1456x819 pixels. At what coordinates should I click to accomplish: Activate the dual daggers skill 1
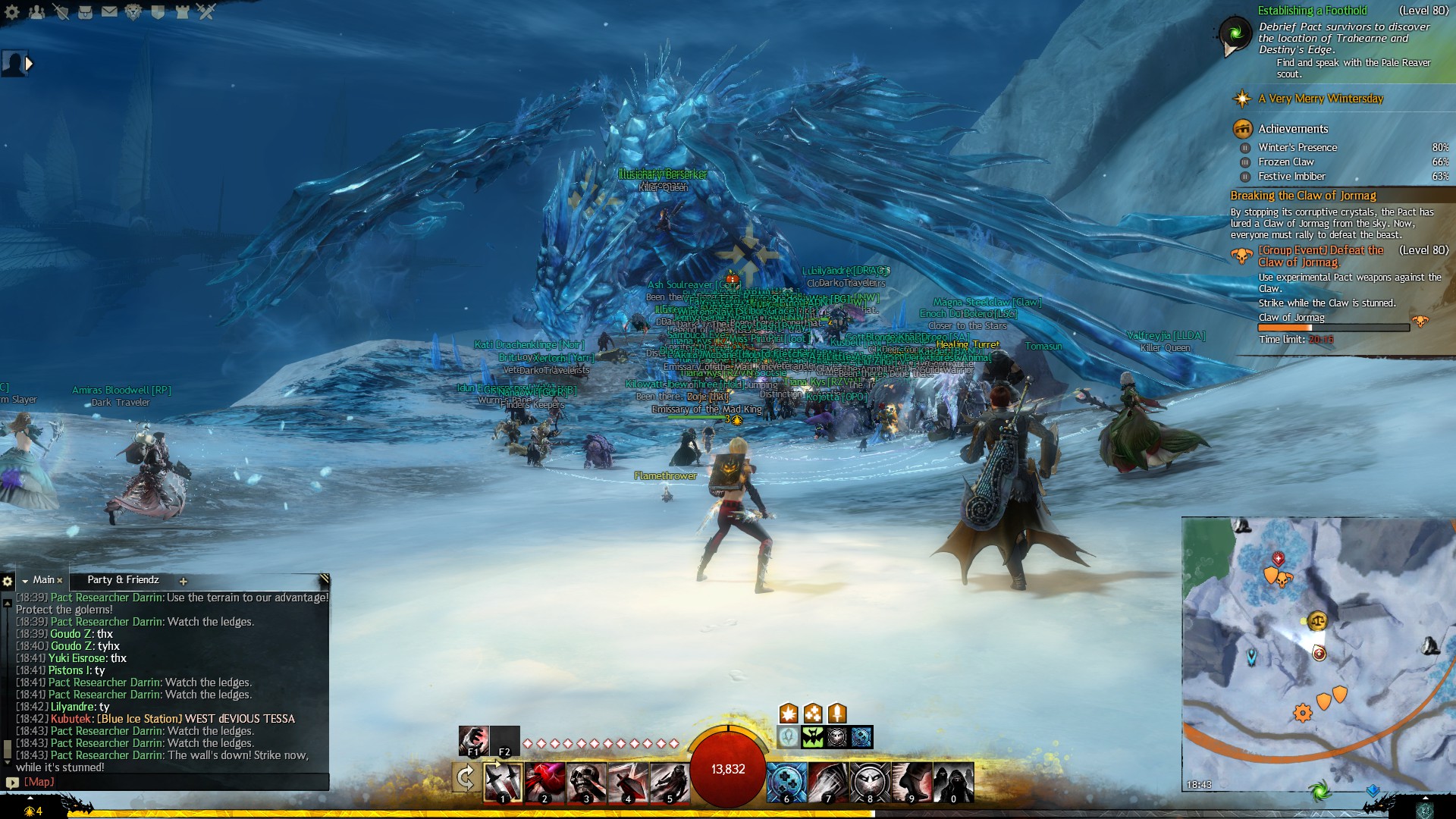click(503, 782)
